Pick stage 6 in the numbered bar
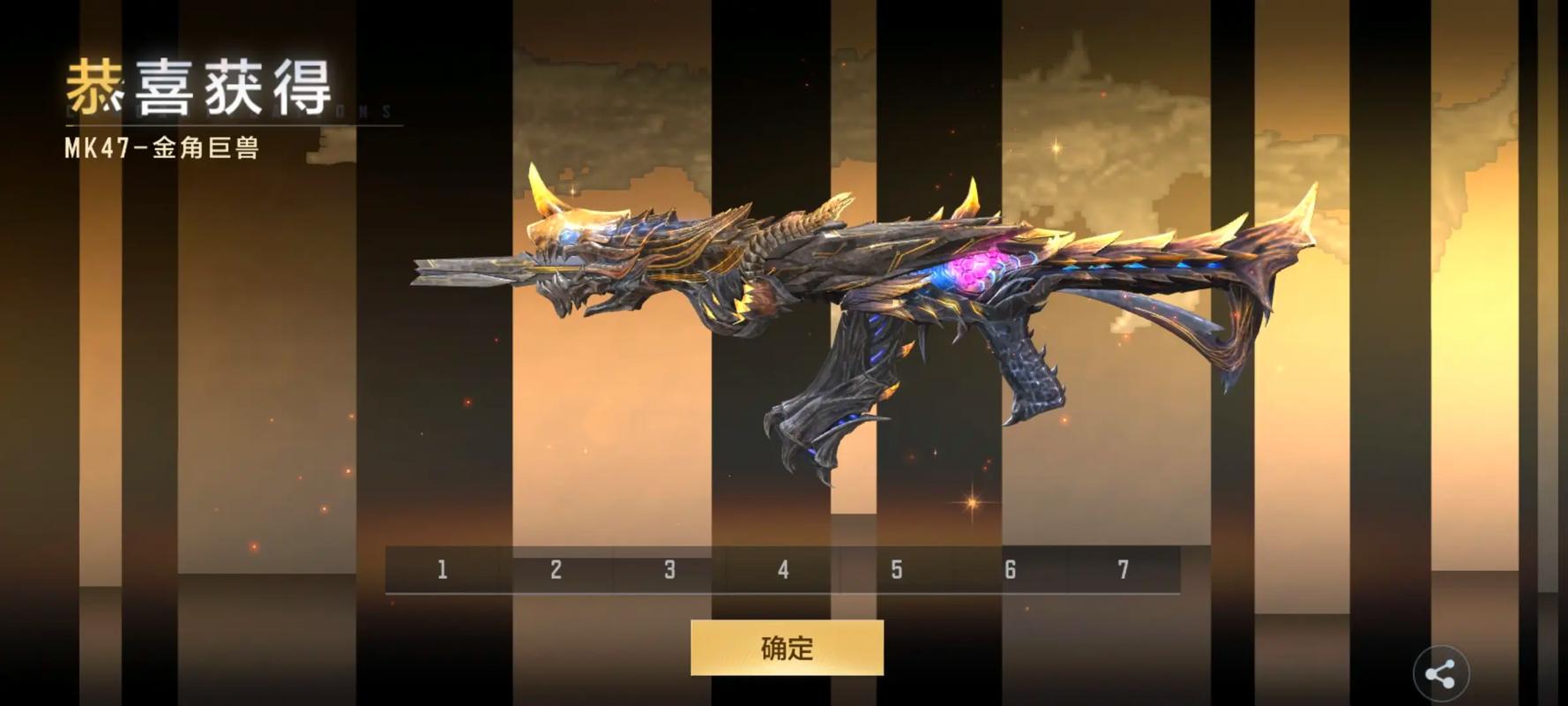Image resolution: width=1568 pixels, height=706 pixels. [1010, 570]
